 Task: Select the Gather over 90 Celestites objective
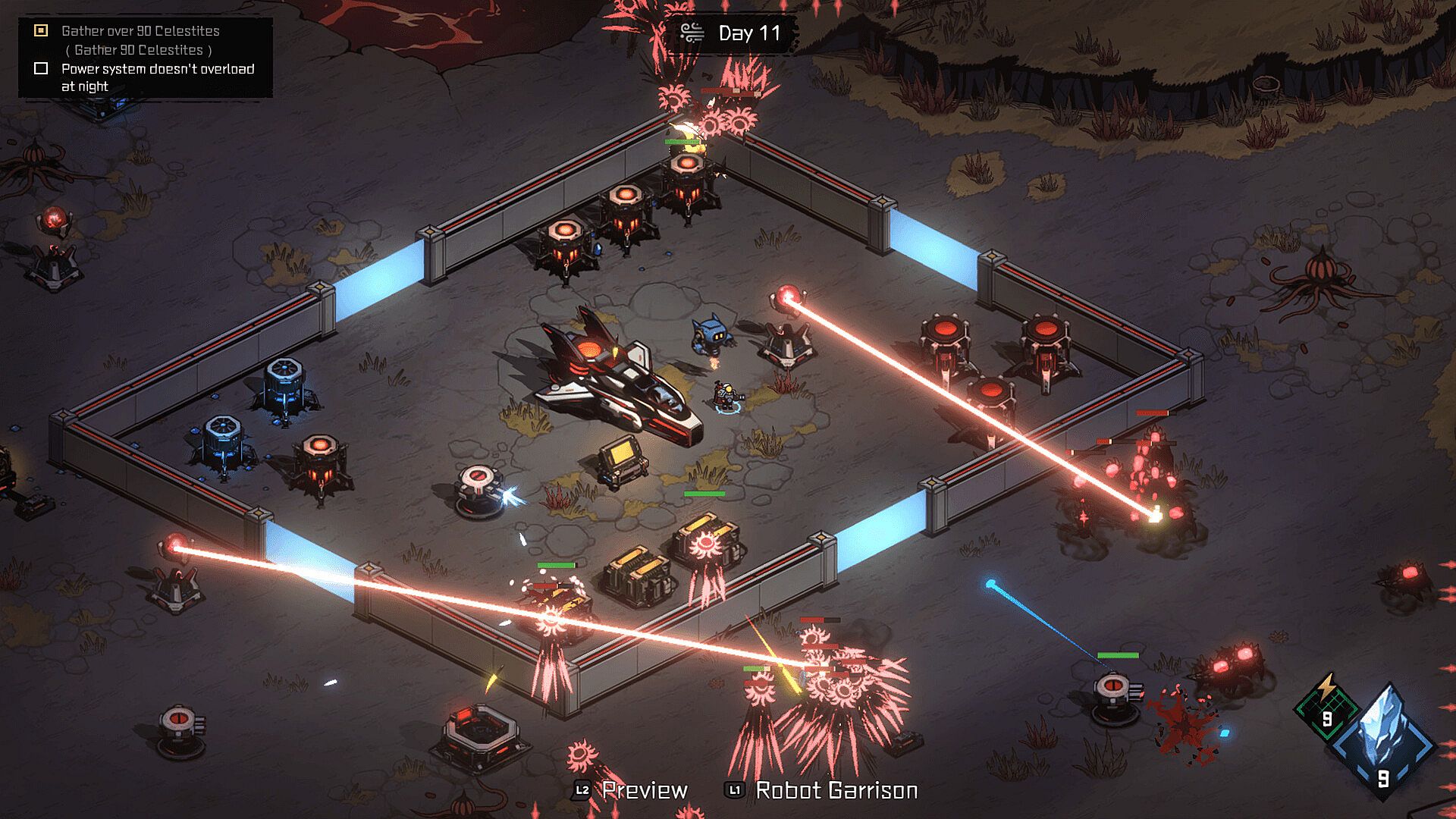click(140, 31)
